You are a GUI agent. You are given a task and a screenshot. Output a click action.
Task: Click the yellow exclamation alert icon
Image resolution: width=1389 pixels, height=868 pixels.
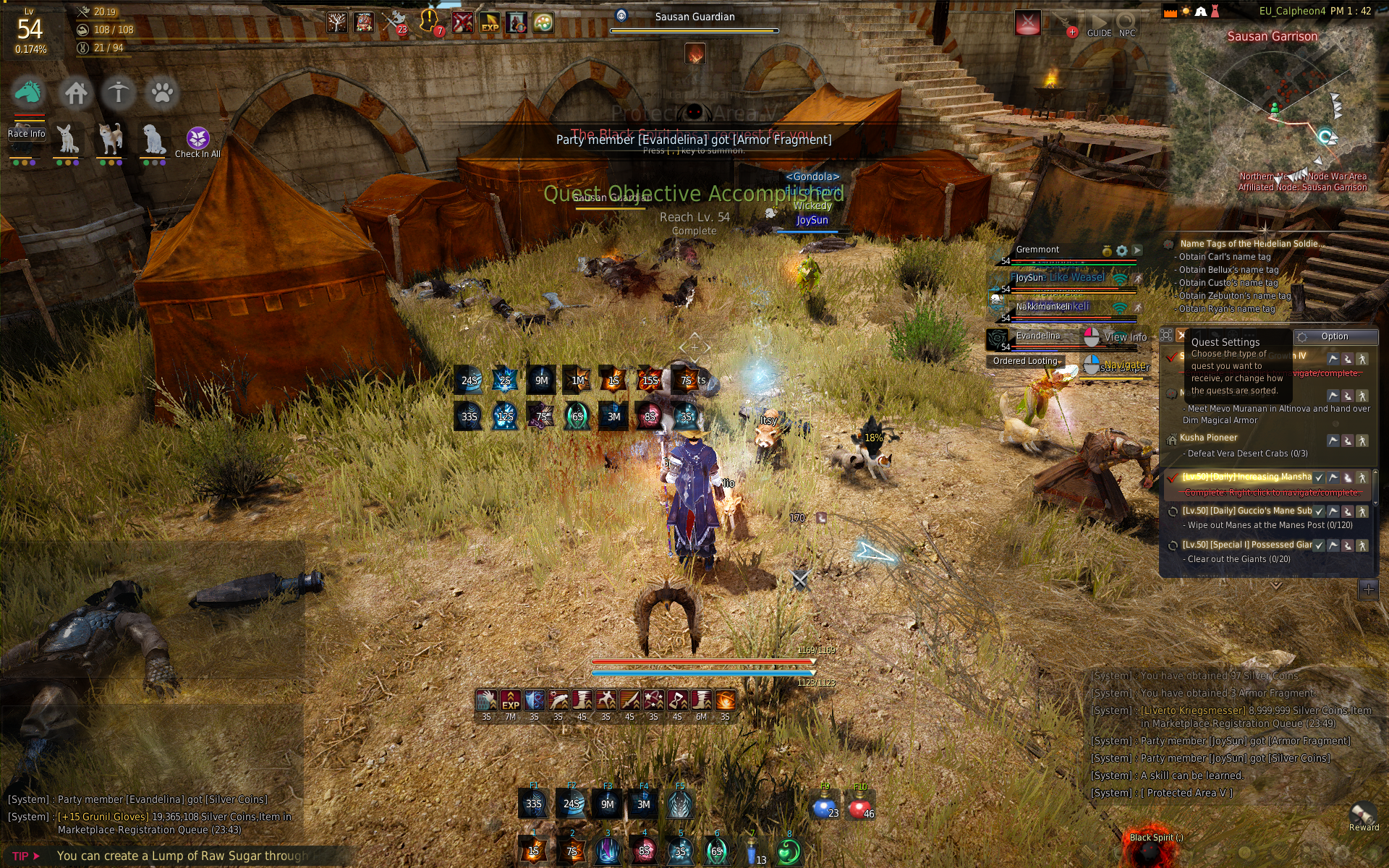click(x=429, y=22)
